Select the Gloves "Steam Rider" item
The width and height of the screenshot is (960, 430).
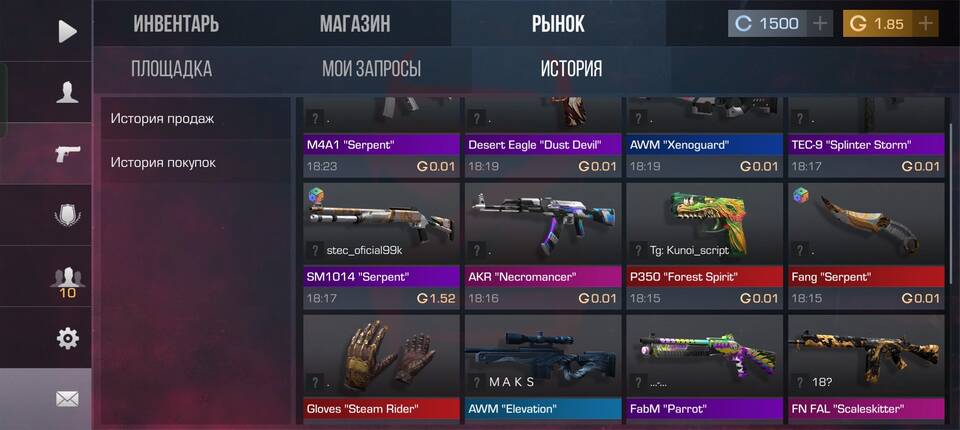tap(381, 366)
